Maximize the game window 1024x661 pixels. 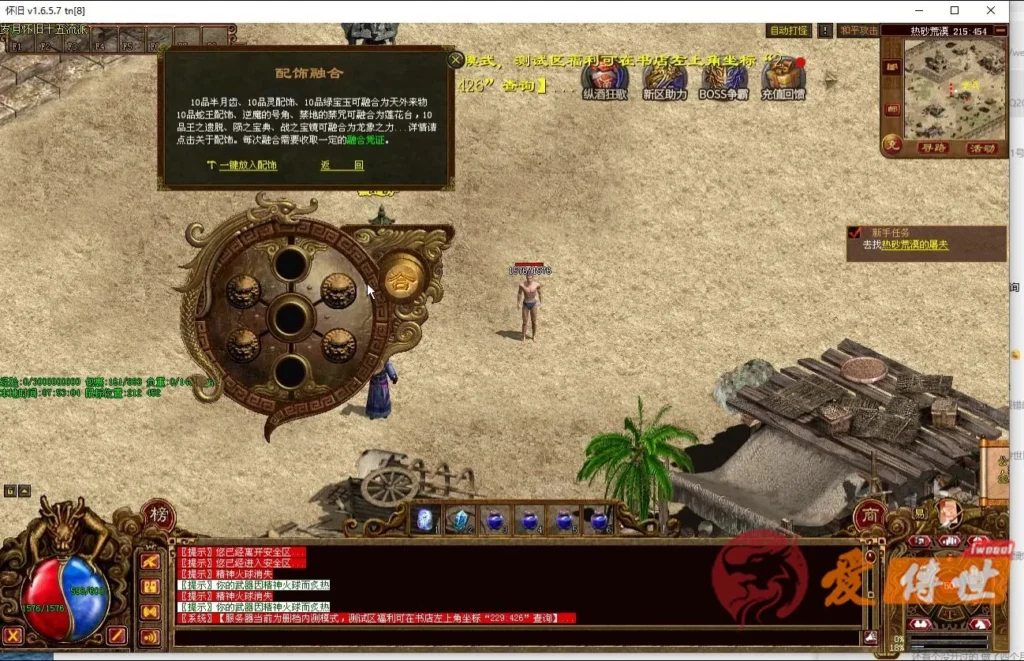point(954,10)
